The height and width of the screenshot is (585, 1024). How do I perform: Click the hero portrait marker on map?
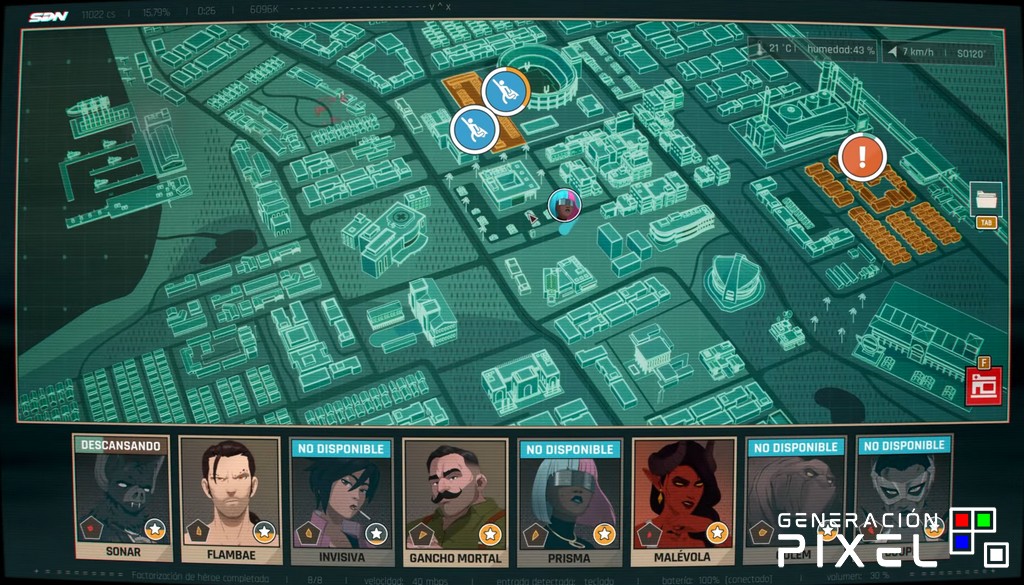[x=565, y=206]
